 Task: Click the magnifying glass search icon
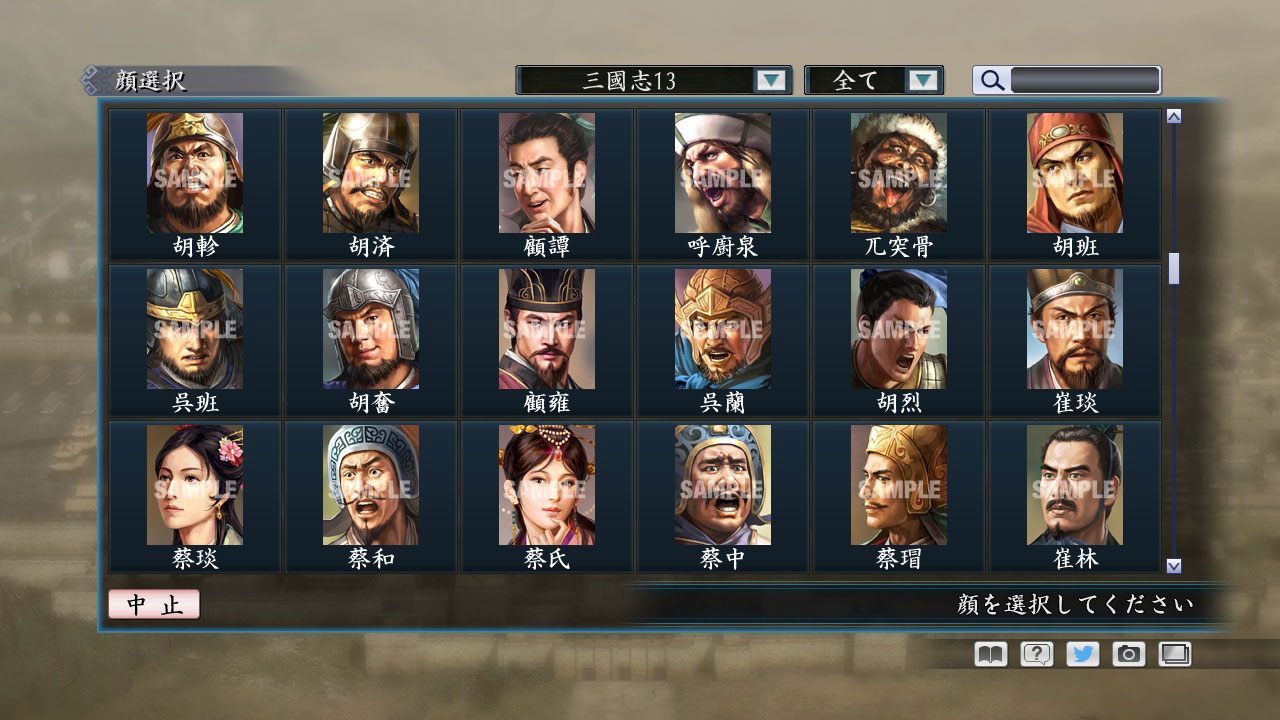click(x=991, y=80)
